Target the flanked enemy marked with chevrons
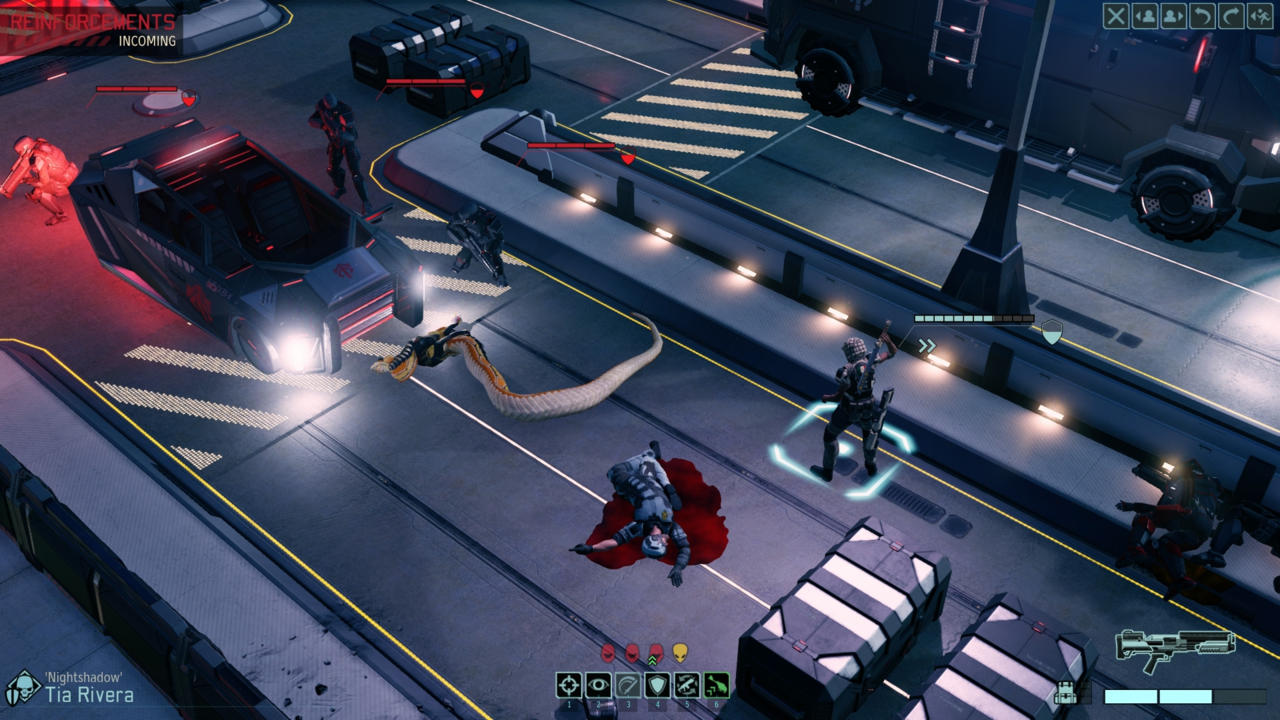Screen dimensions: 1280x720 (657, 650)
